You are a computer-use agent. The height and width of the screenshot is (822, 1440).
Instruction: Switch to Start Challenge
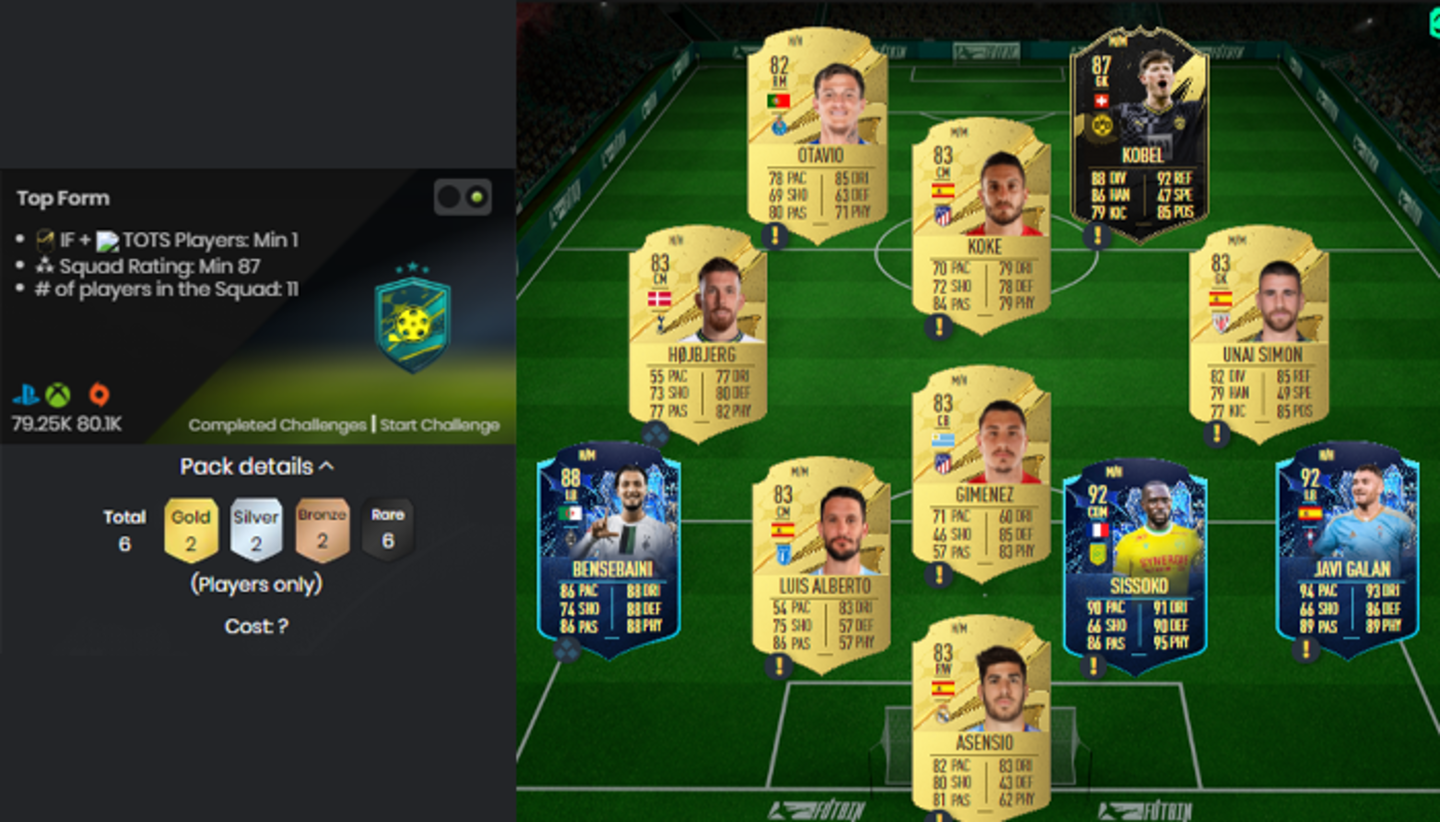441,424
